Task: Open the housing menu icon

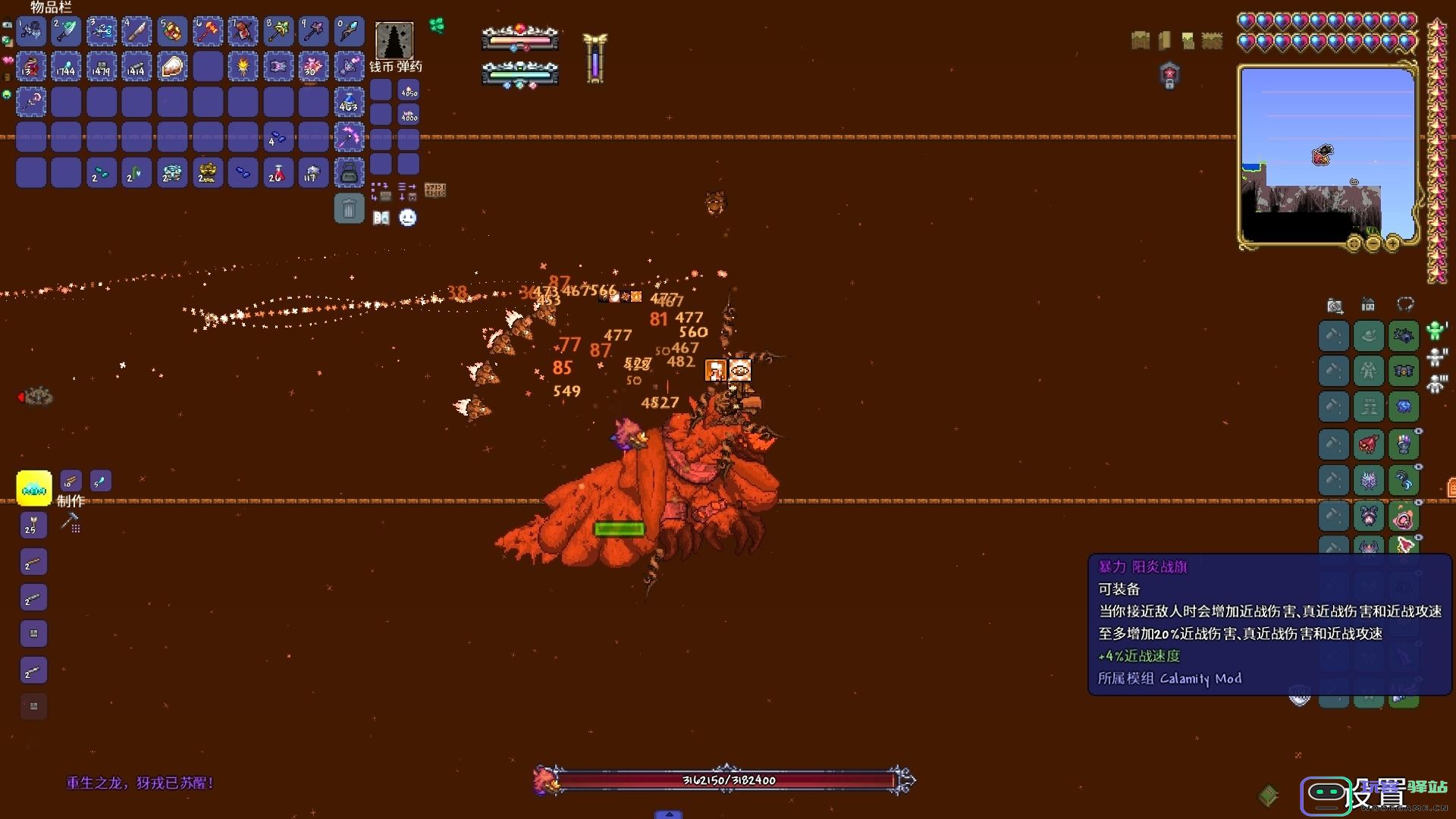Action: click(x=1368, y=306)
